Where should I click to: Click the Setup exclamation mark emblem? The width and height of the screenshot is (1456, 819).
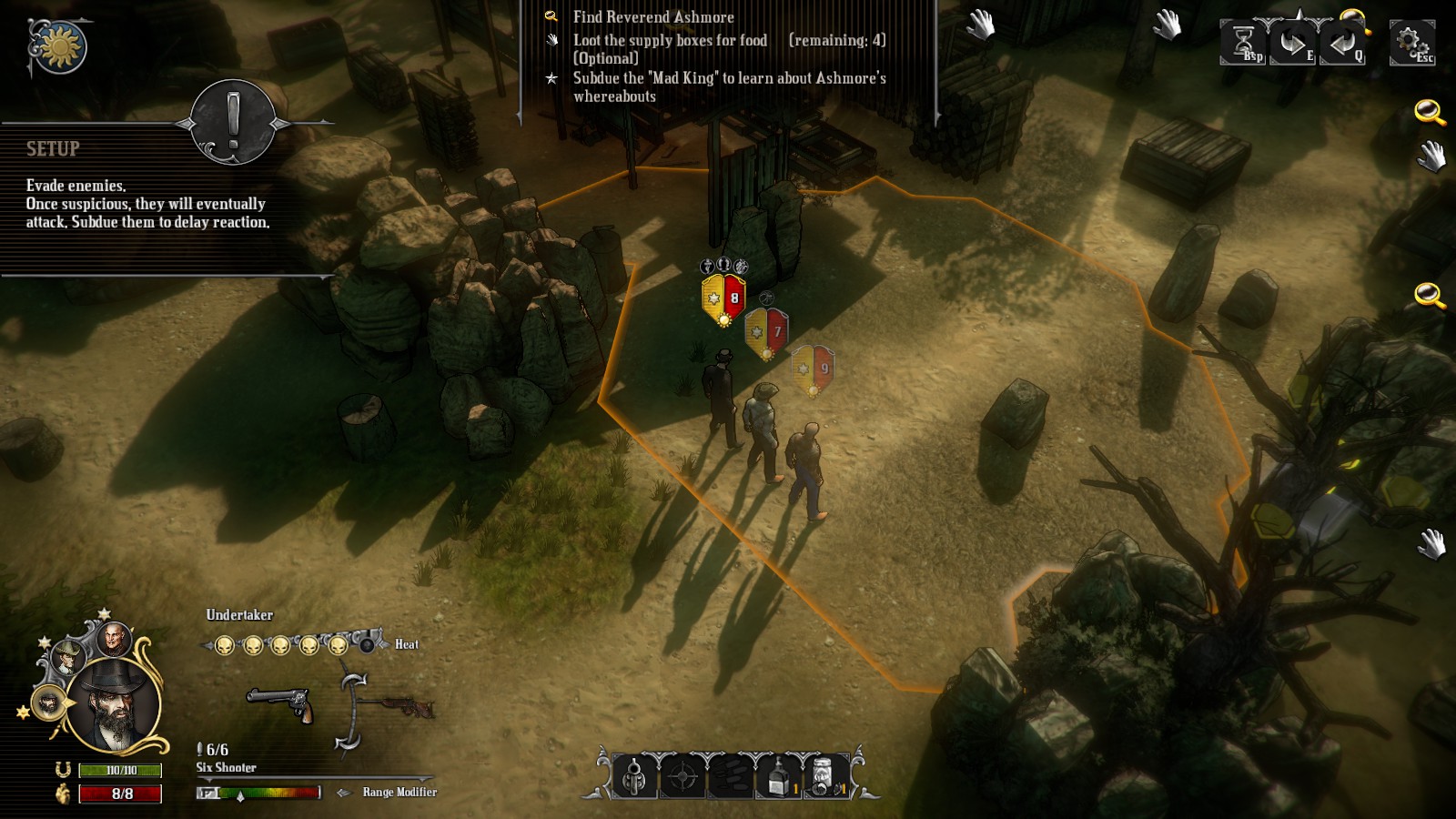point(233,123)
